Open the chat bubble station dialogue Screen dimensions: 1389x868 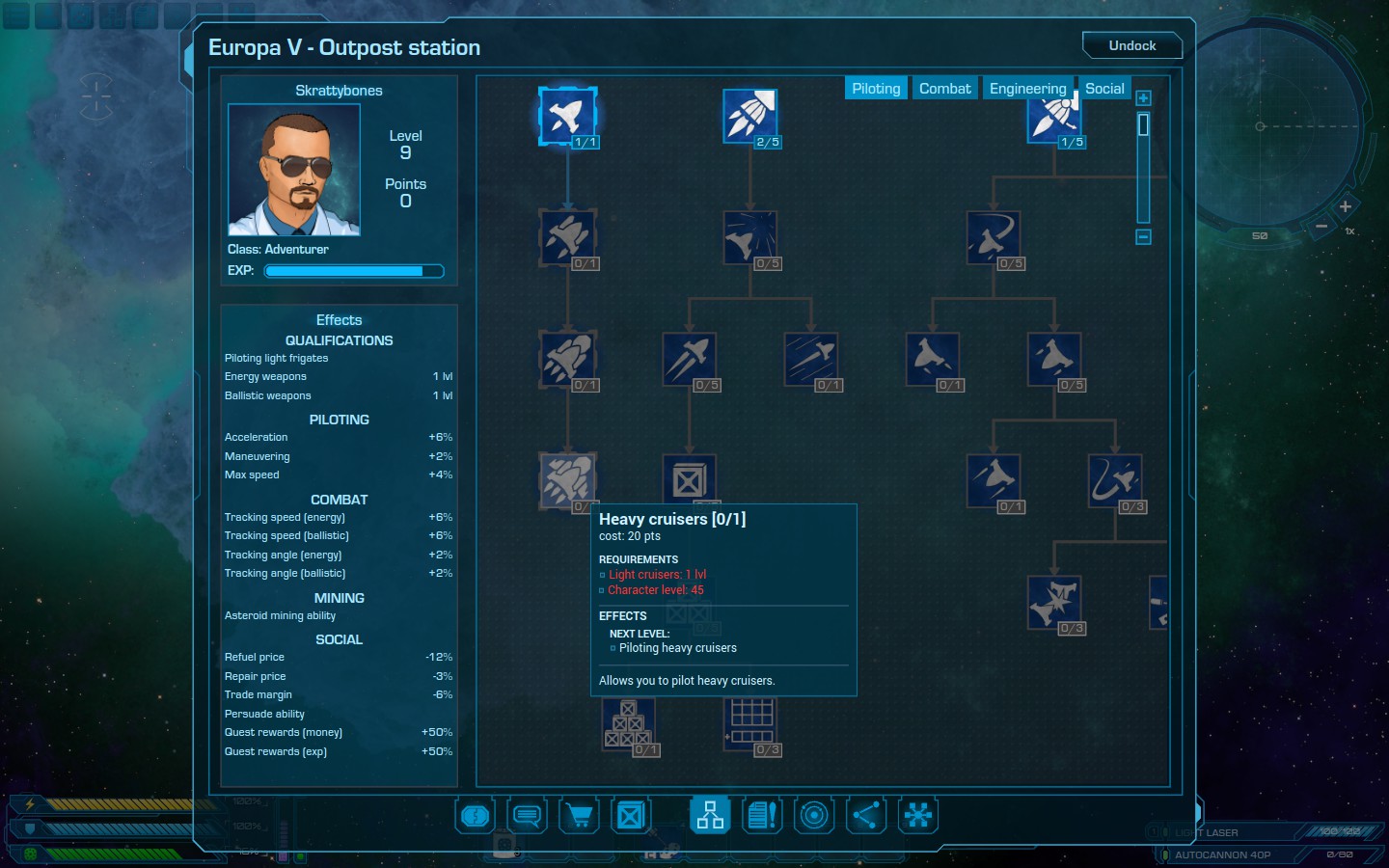pyautogui.click(x=527, y=816)
